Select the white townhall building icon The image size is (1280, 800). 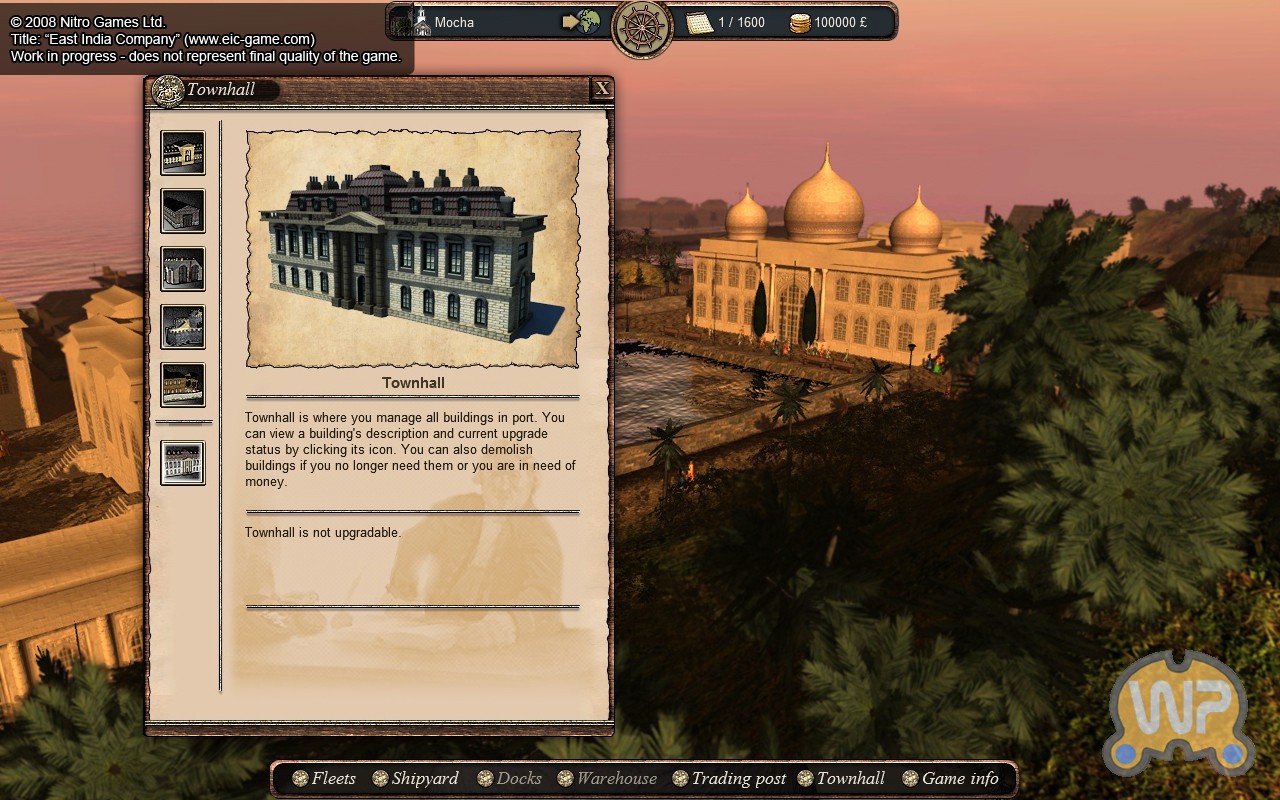[183, 463]
